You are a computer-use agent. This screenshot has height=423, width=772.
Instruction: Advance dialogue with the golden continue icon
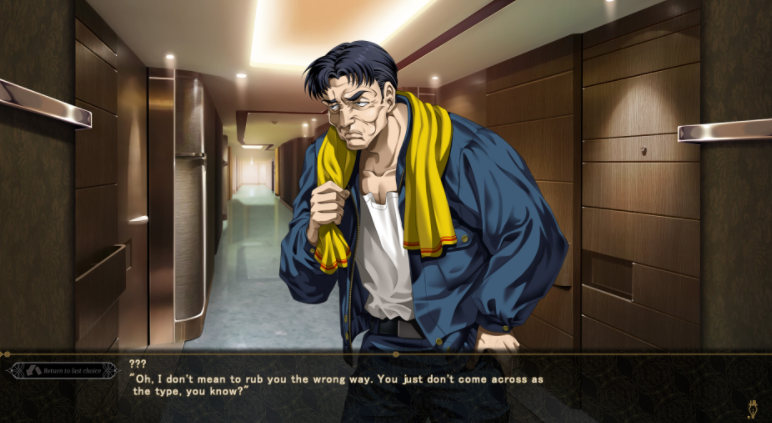point(751,408)
